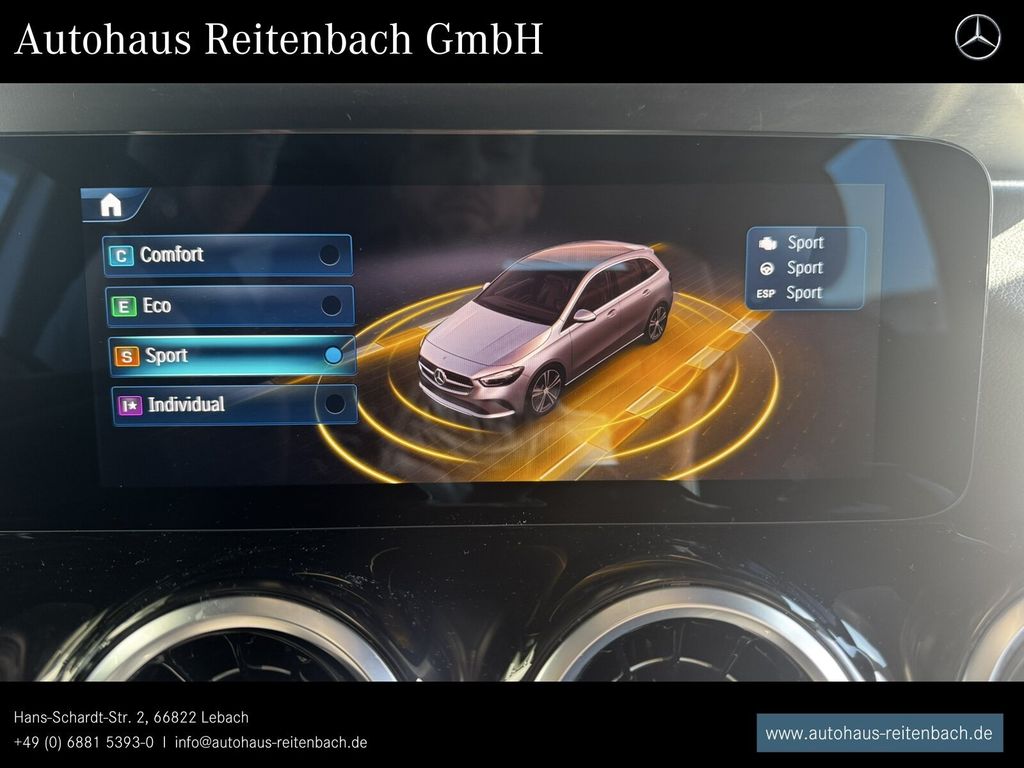
Task: Switch to Individual drive mode
Action: point(234,405)
